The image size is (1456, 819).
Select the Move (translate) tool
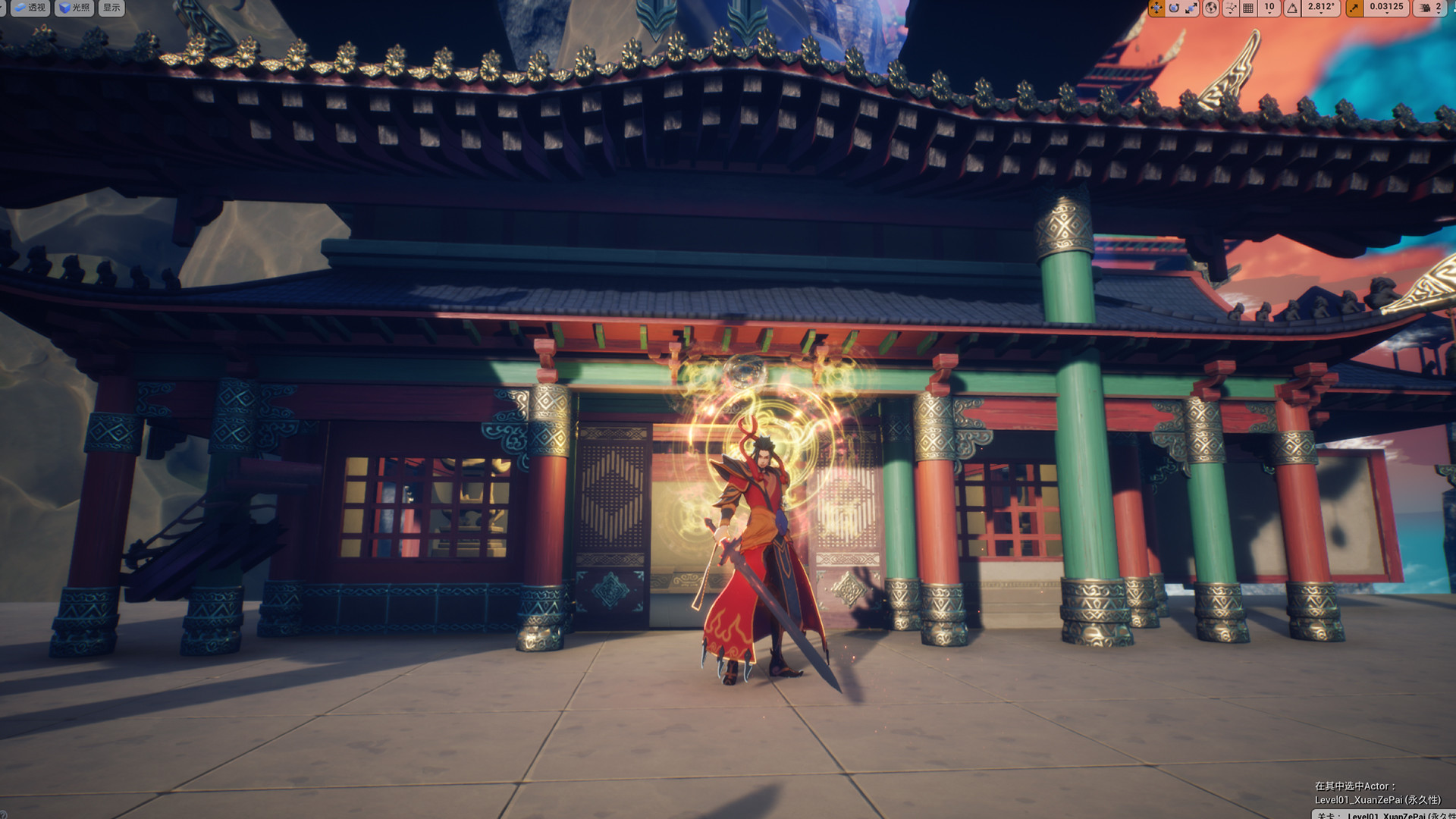[x=1156, y=8]
